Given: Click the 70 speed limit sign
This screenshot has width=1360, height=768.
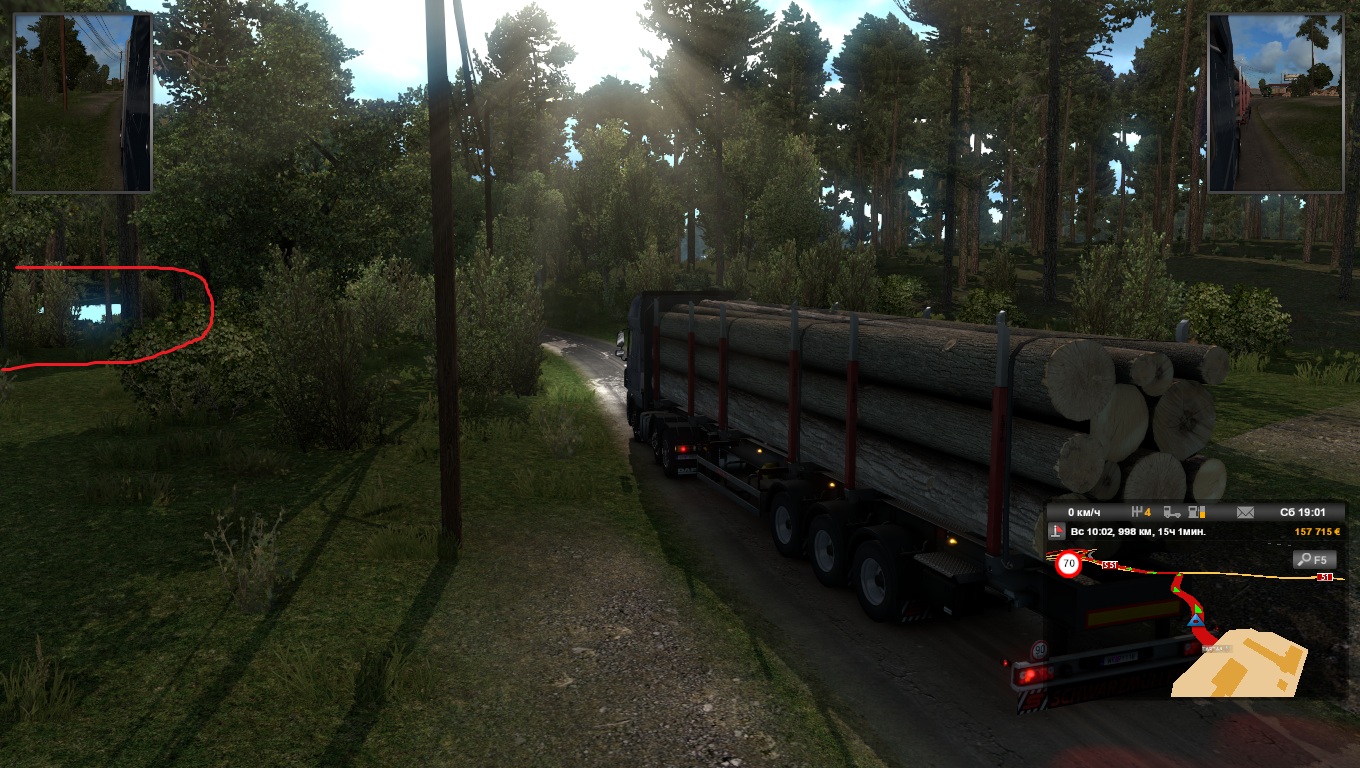Looking at the screenshot, I should 1069,565.
